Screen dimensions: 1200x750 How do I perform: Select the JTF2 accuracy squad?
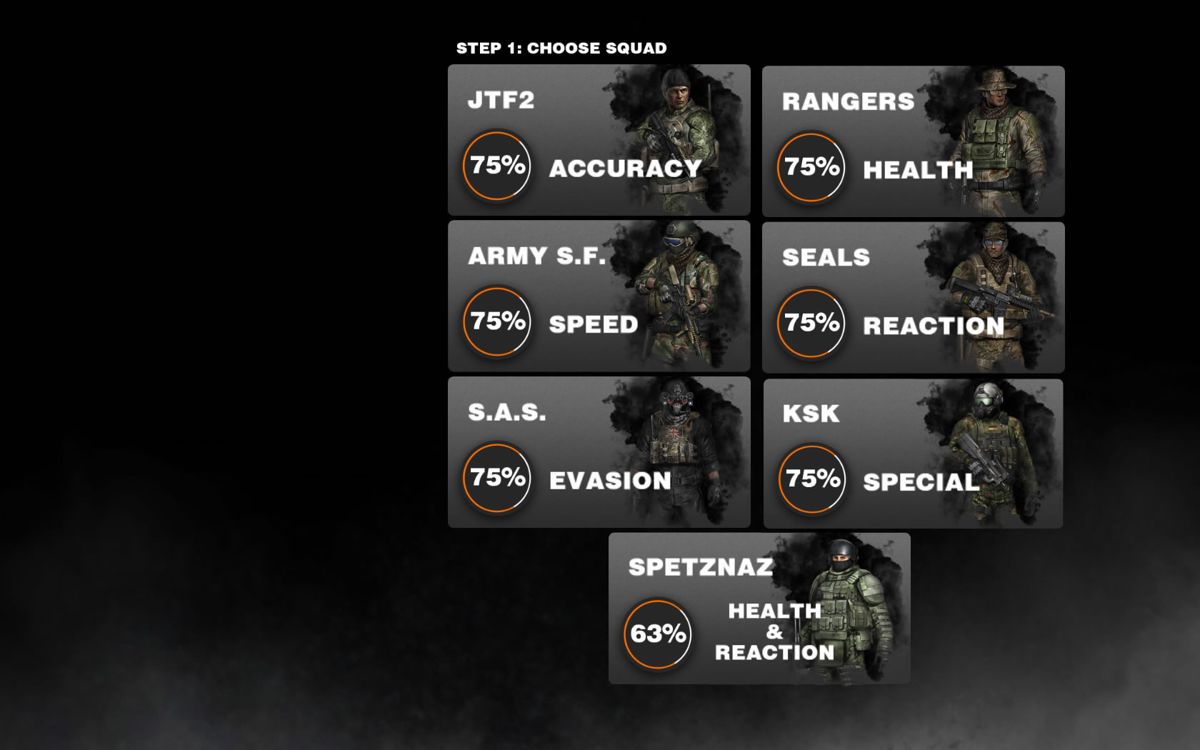click(x=598, y=140)
